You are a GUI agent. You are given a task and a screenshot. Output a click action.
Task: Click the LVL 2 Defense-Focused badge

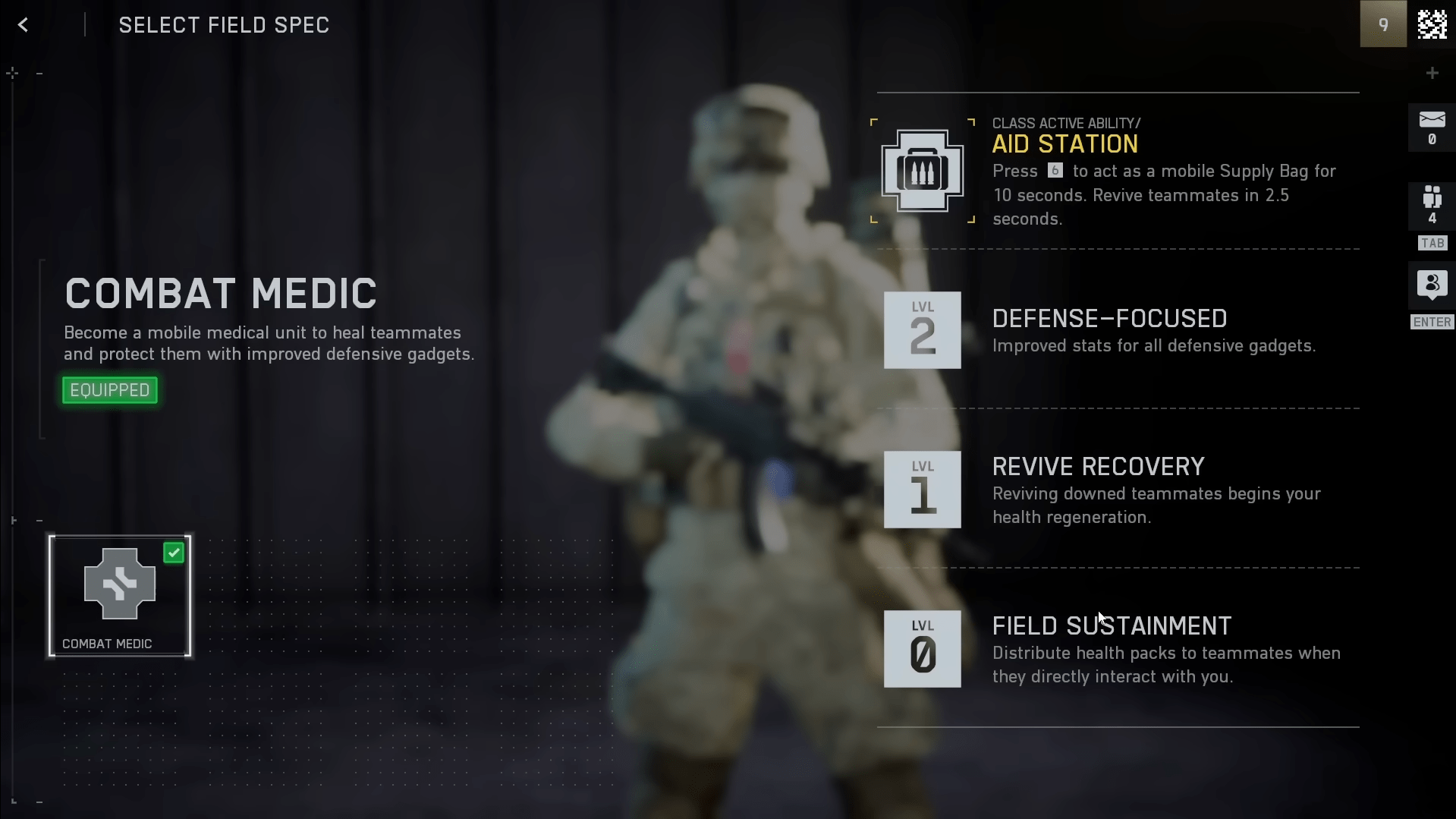click(921, 330)
